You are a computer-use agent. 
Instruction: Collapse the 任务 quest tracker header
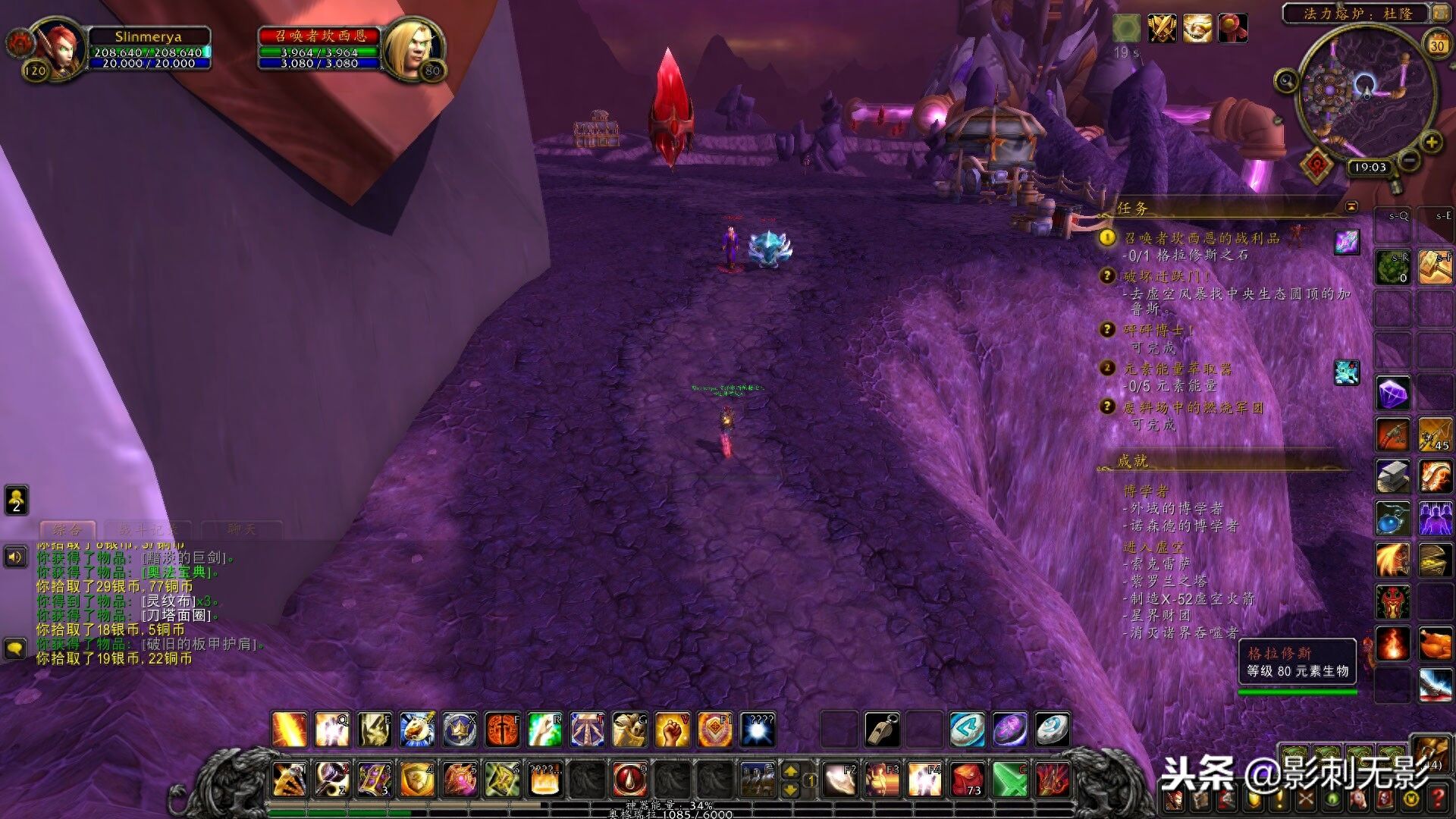pos(1351,206)
